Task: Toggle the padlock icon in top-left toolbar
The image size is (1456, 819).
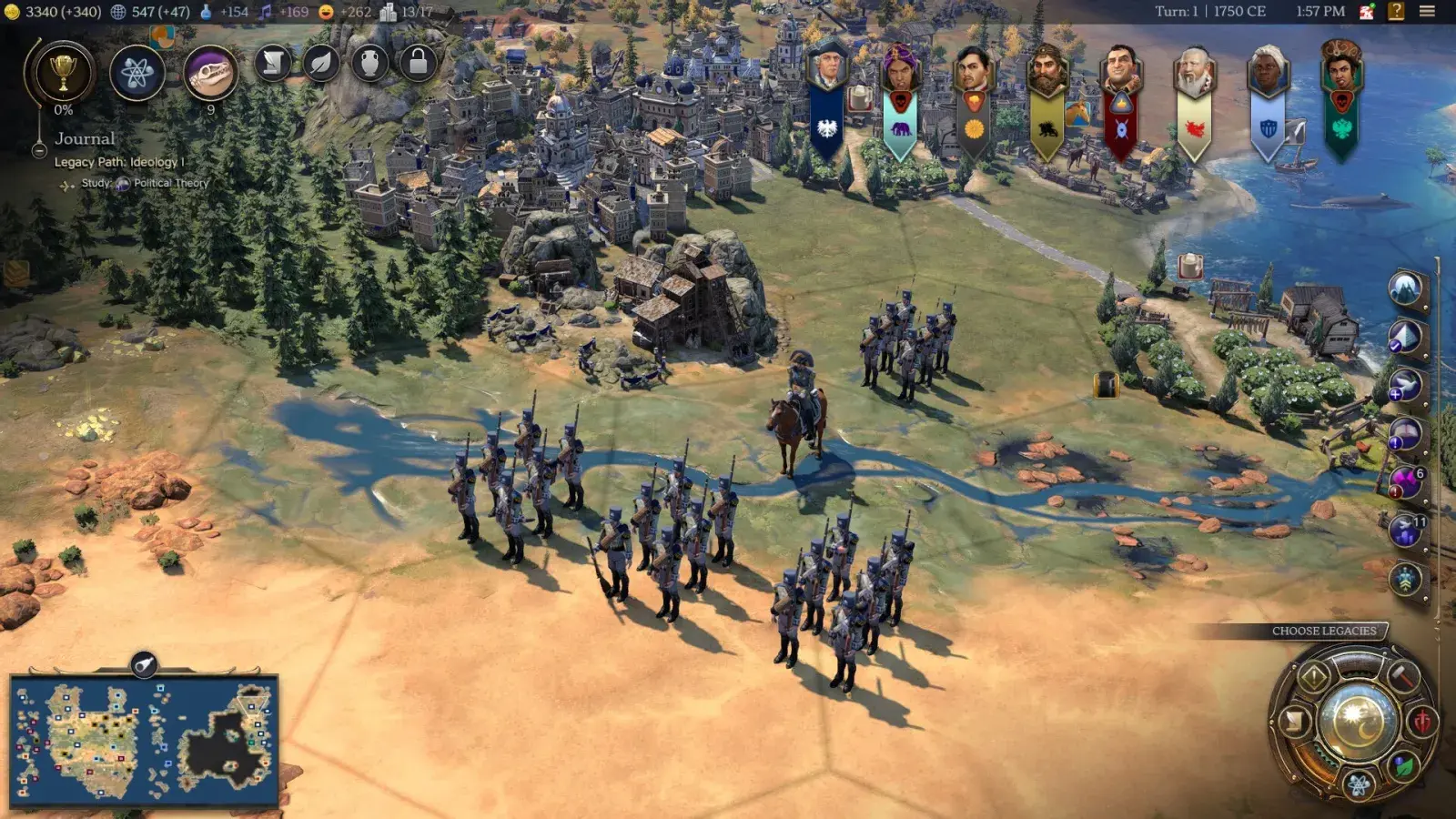Action: [419, 65]
